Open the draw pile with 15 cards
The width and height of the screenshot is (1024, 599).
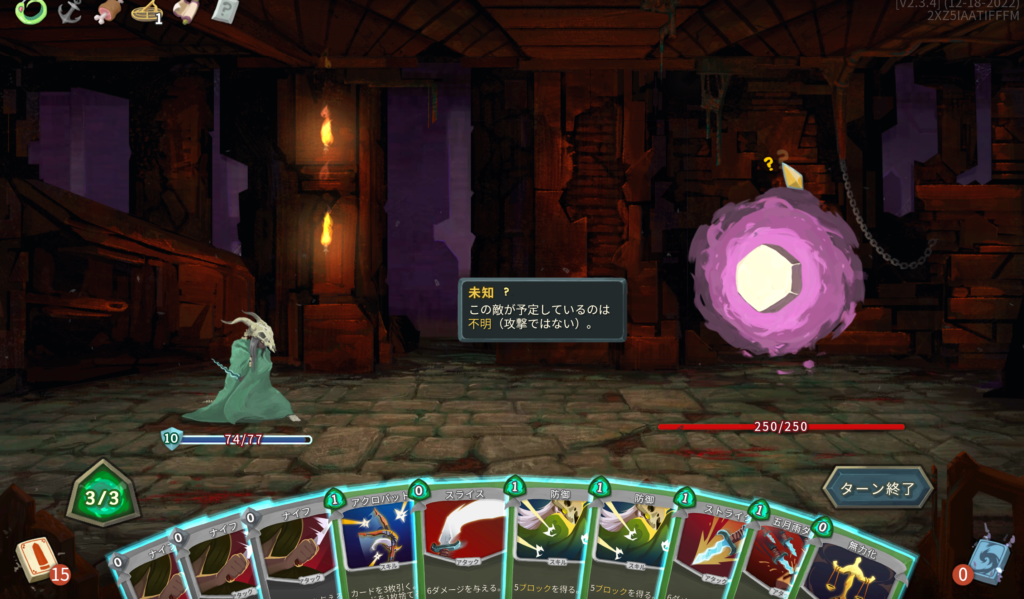click(37, 560)
